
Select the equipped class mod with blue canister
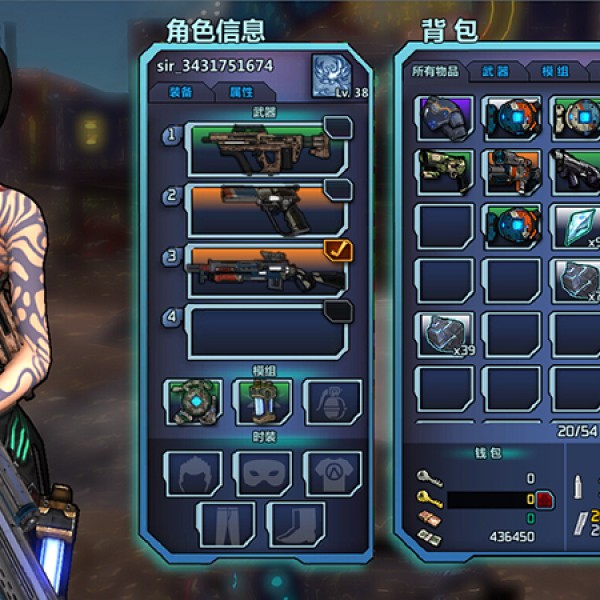262,401
